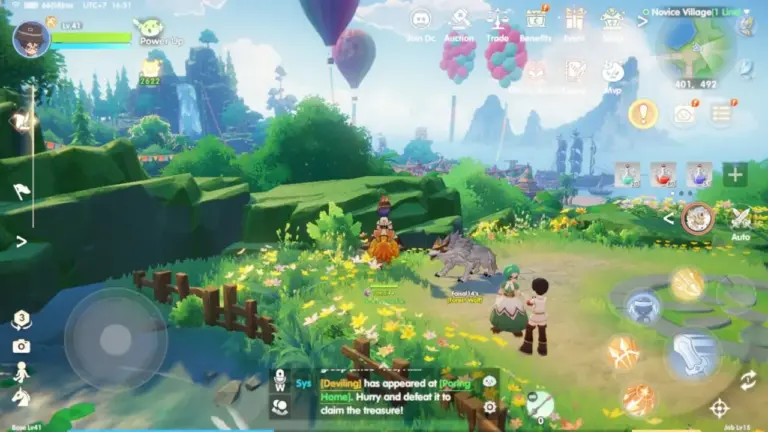The height and width of the screenshot is (432, 768).
Task: Click the green plus quick slot button
Action: click(735, 174)
